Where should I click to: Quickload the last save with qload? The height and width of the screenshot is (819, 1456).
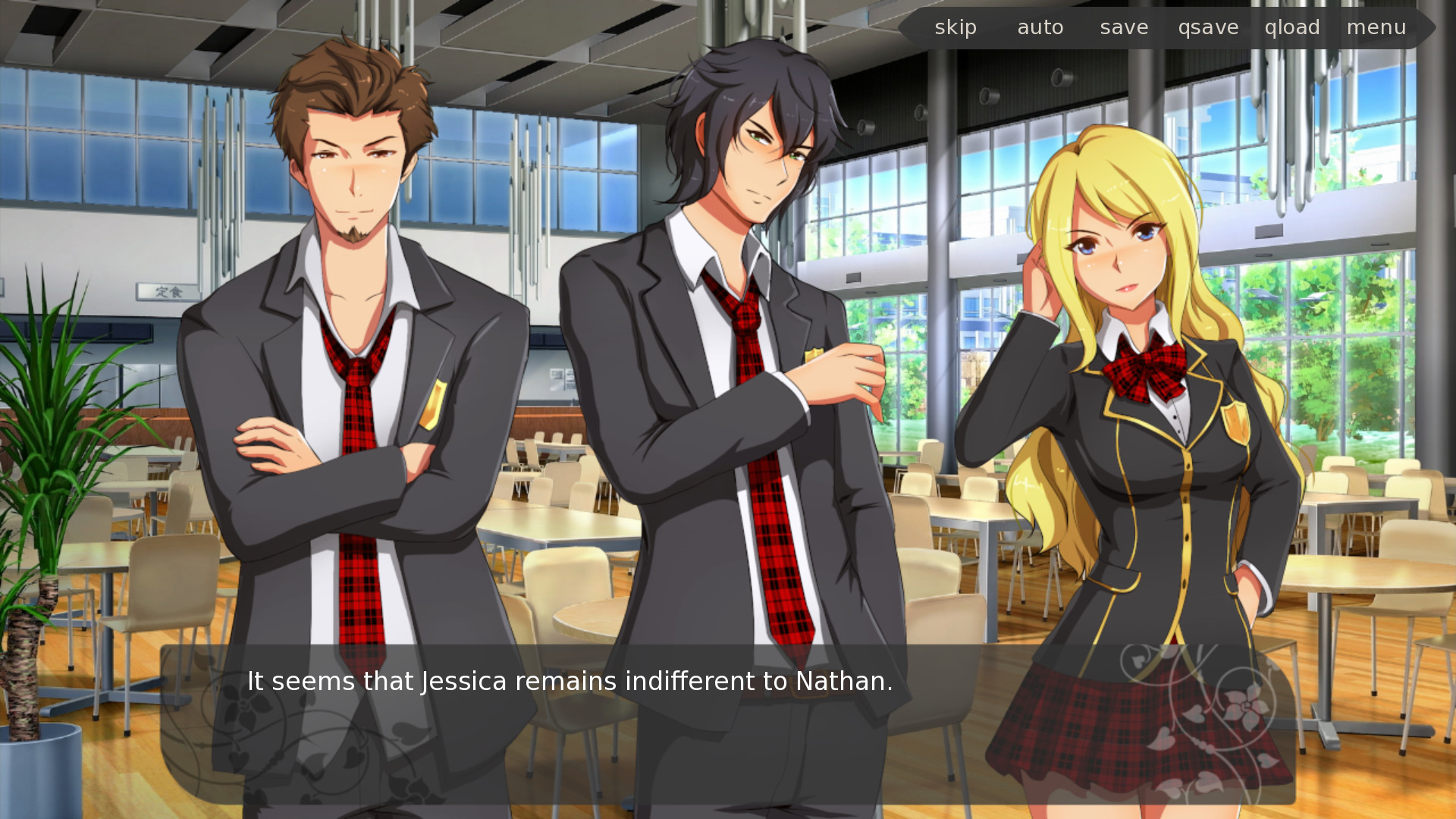pos(1292,27)
